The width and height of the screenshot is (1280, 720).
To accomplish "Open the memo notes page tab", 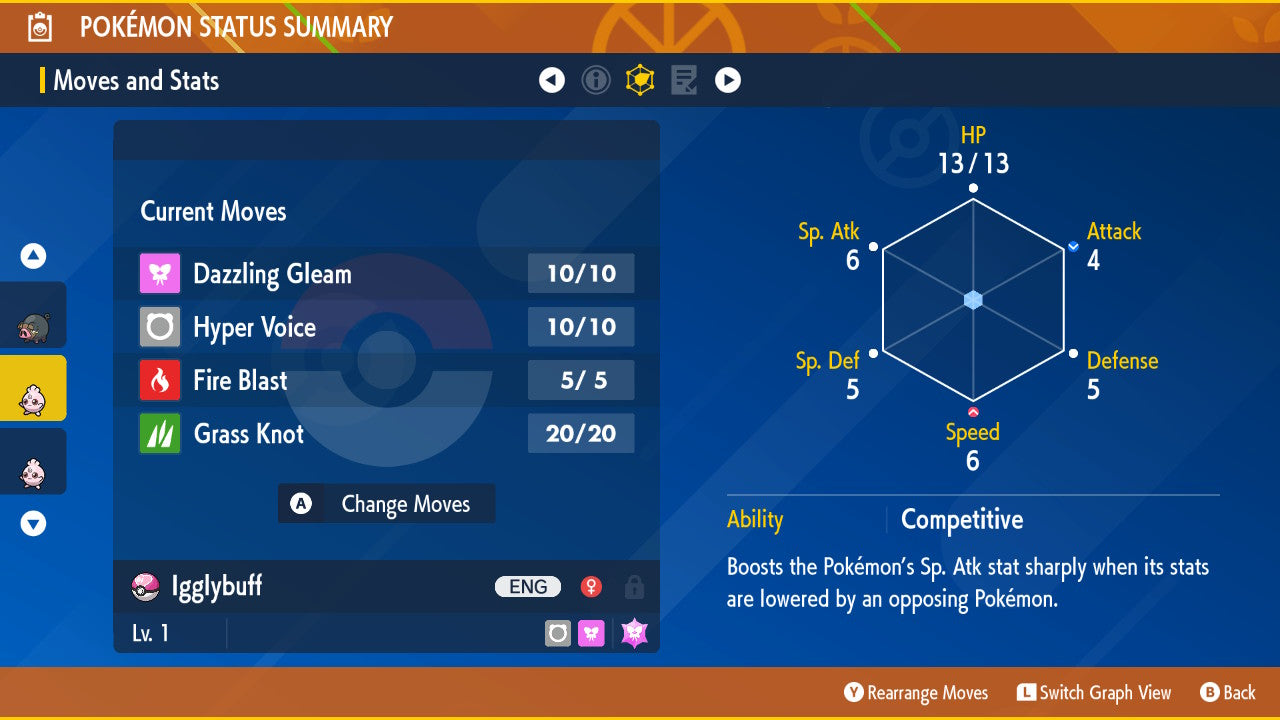I will tap(684, 80).
